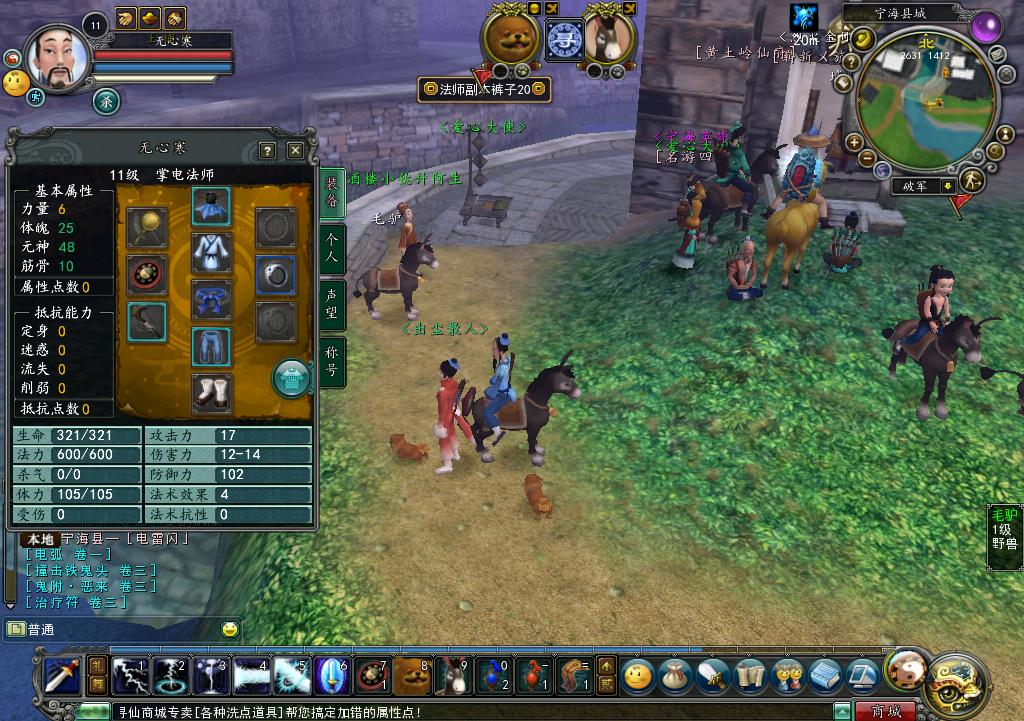Open the 商城 shop button
The image size is (1024, 721).
point(885,712)
